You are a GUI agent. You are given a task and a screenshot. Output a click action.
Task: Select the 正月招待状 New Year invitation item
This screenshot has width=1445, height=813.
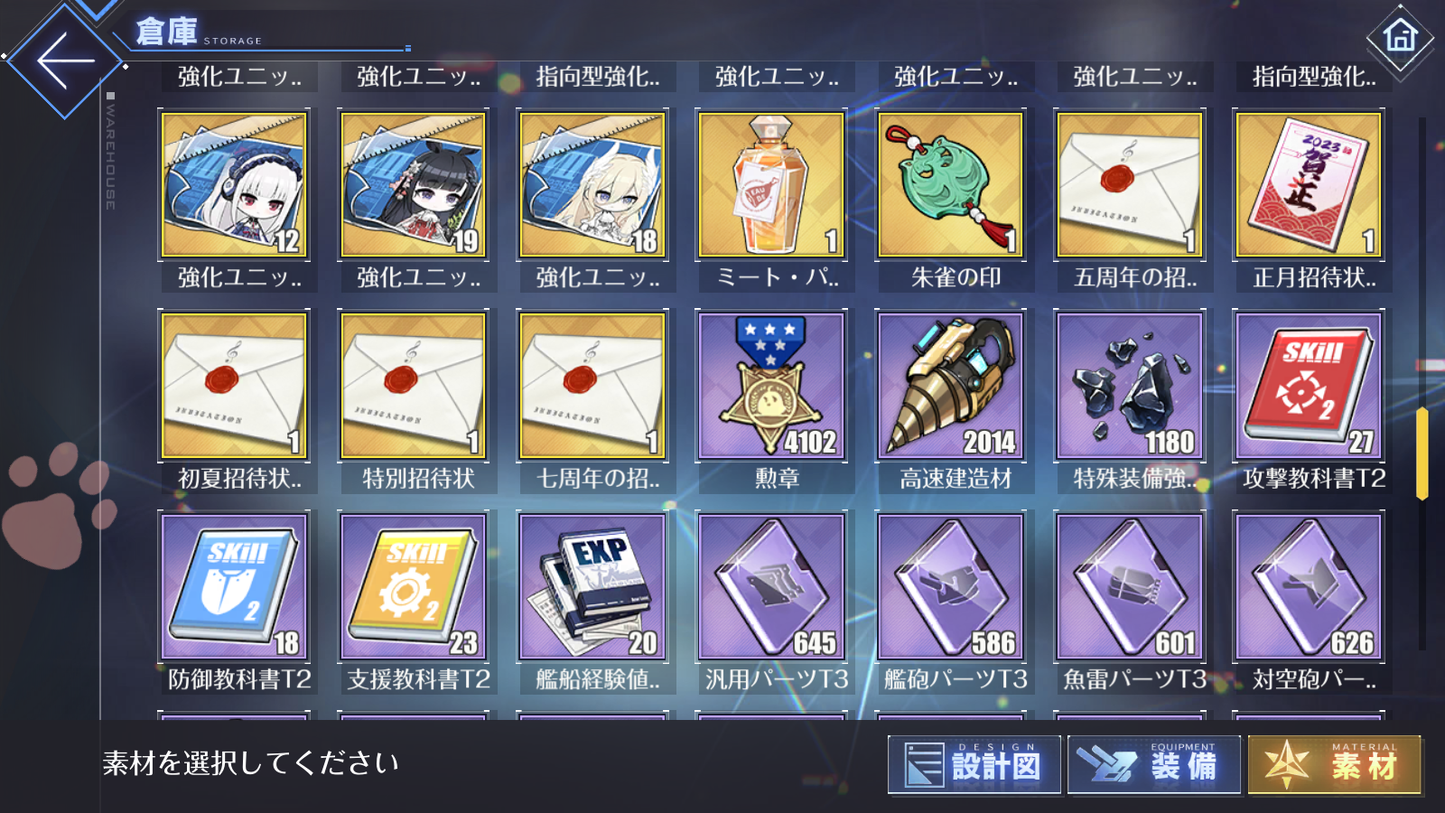(x=1308, y=183)
